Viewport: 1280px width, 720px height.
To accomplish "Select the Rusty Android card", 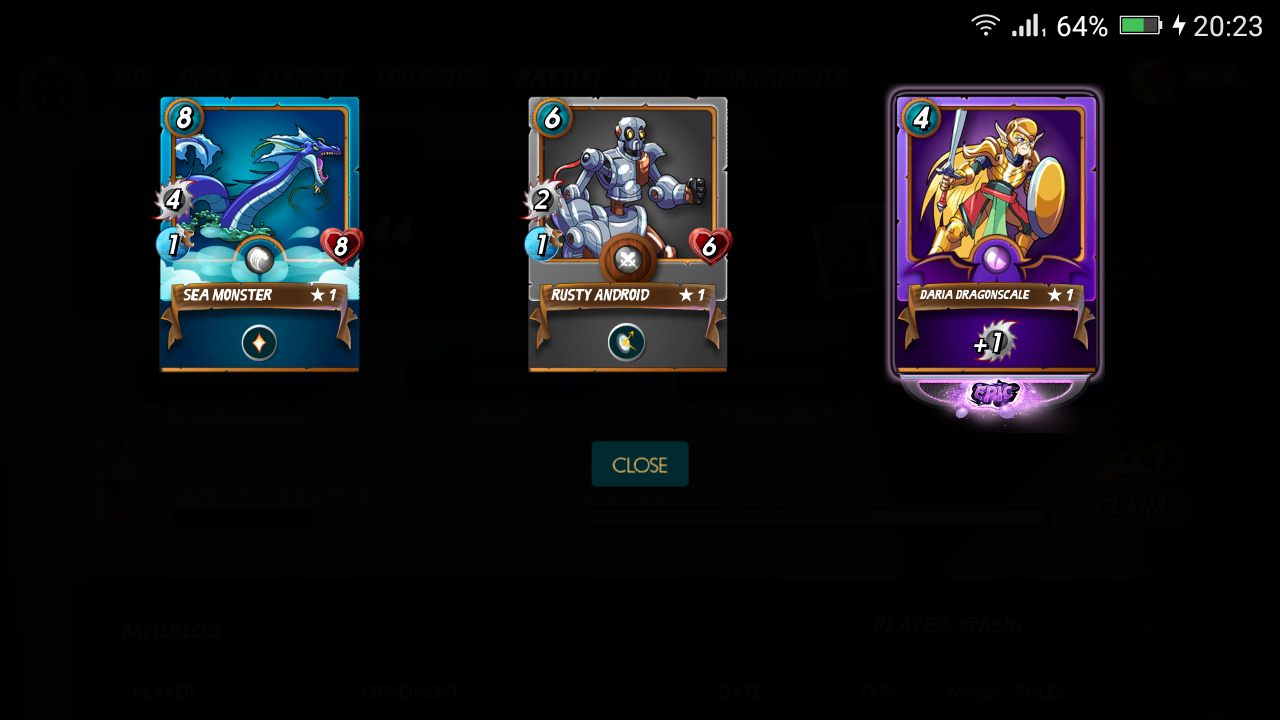I will click(x=627, y=234).
